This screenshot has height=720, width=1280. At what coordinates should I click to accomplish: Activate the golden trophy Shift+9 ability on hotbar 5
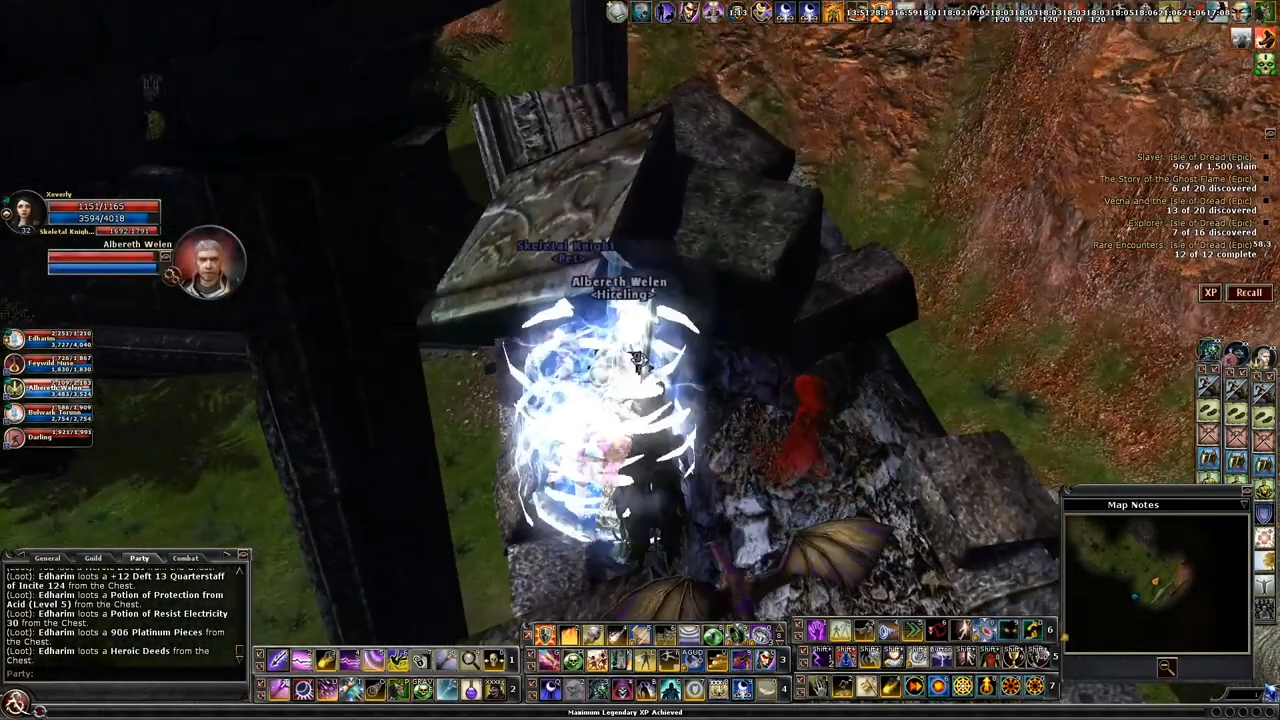1014,657
